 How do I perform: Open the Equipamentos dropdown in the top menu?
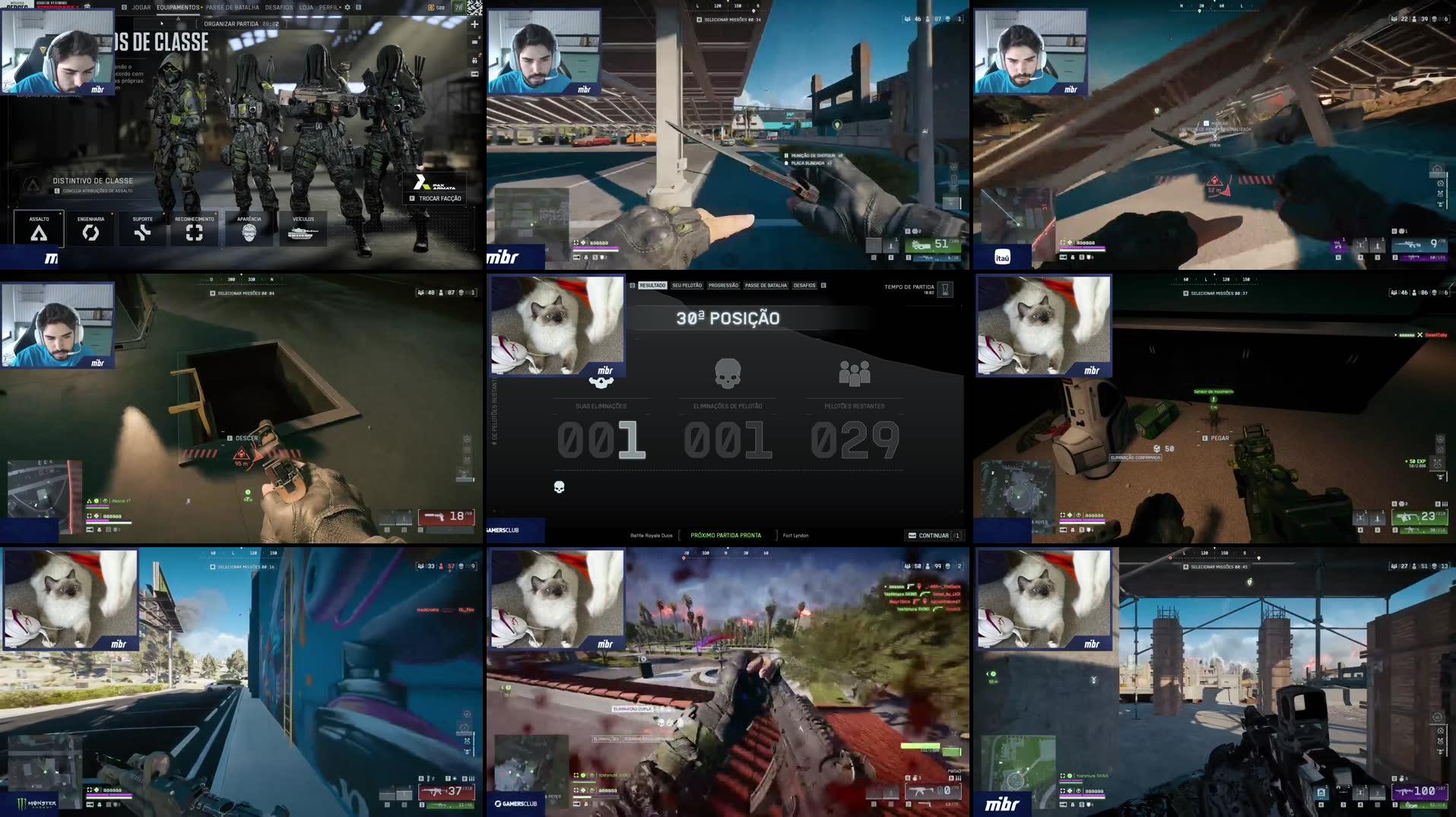[x=180, y=6]
